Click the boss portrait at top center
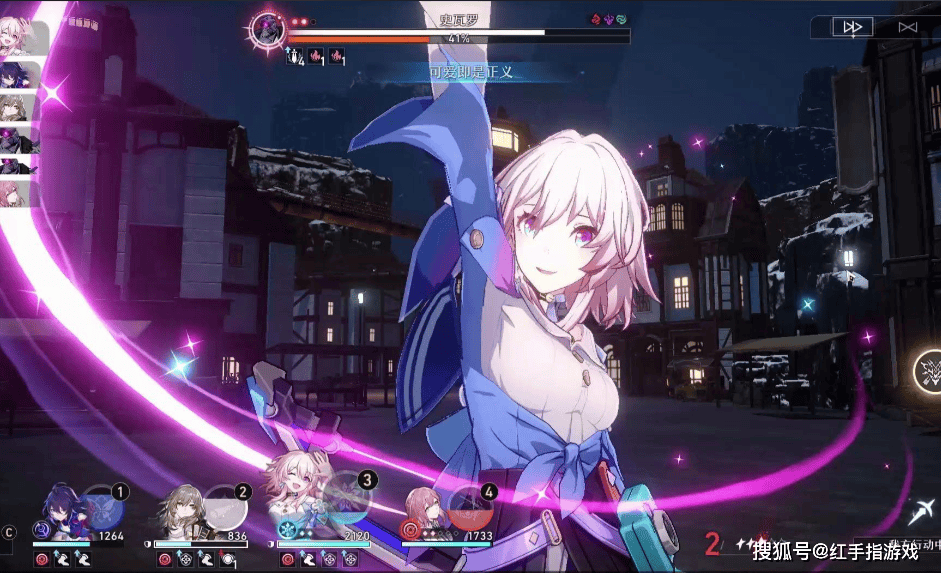Screen dimensions: 941x573 point(267,30)
